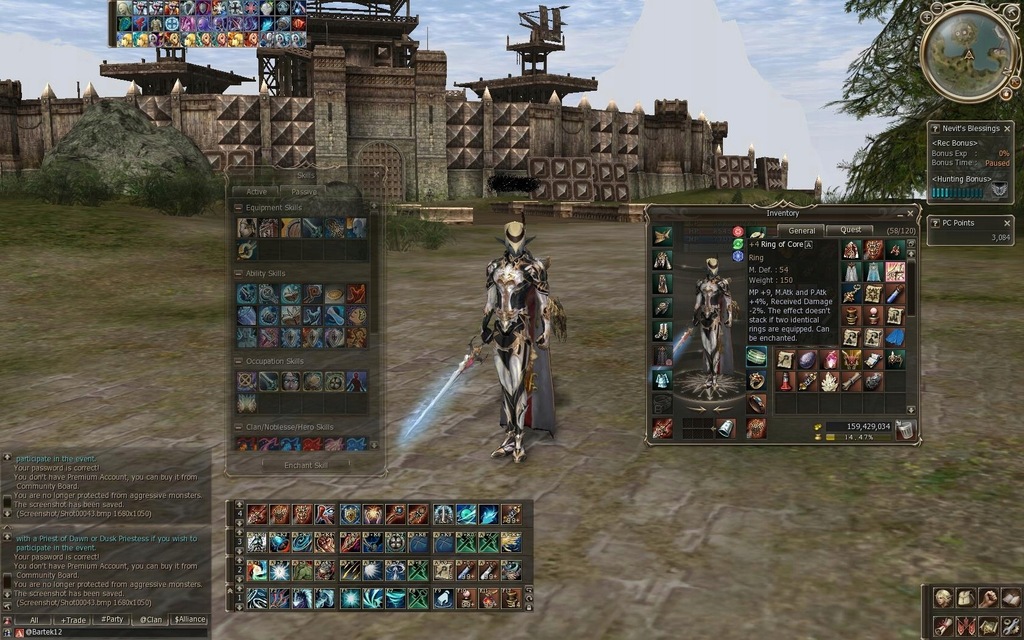Close the PC Points panel
The image size is (1024, 640).
(x=1006, y=223)
